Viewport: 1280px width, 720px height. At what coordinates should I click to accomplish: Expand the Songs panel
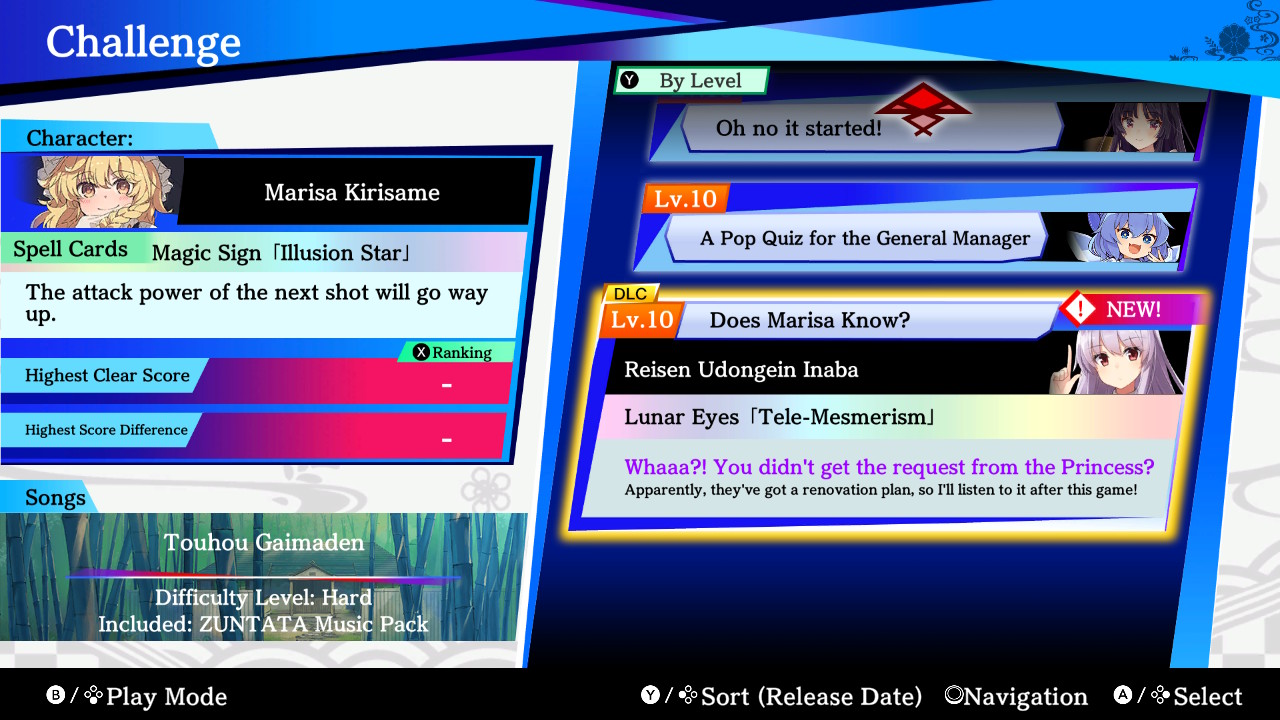coord(55,497)
